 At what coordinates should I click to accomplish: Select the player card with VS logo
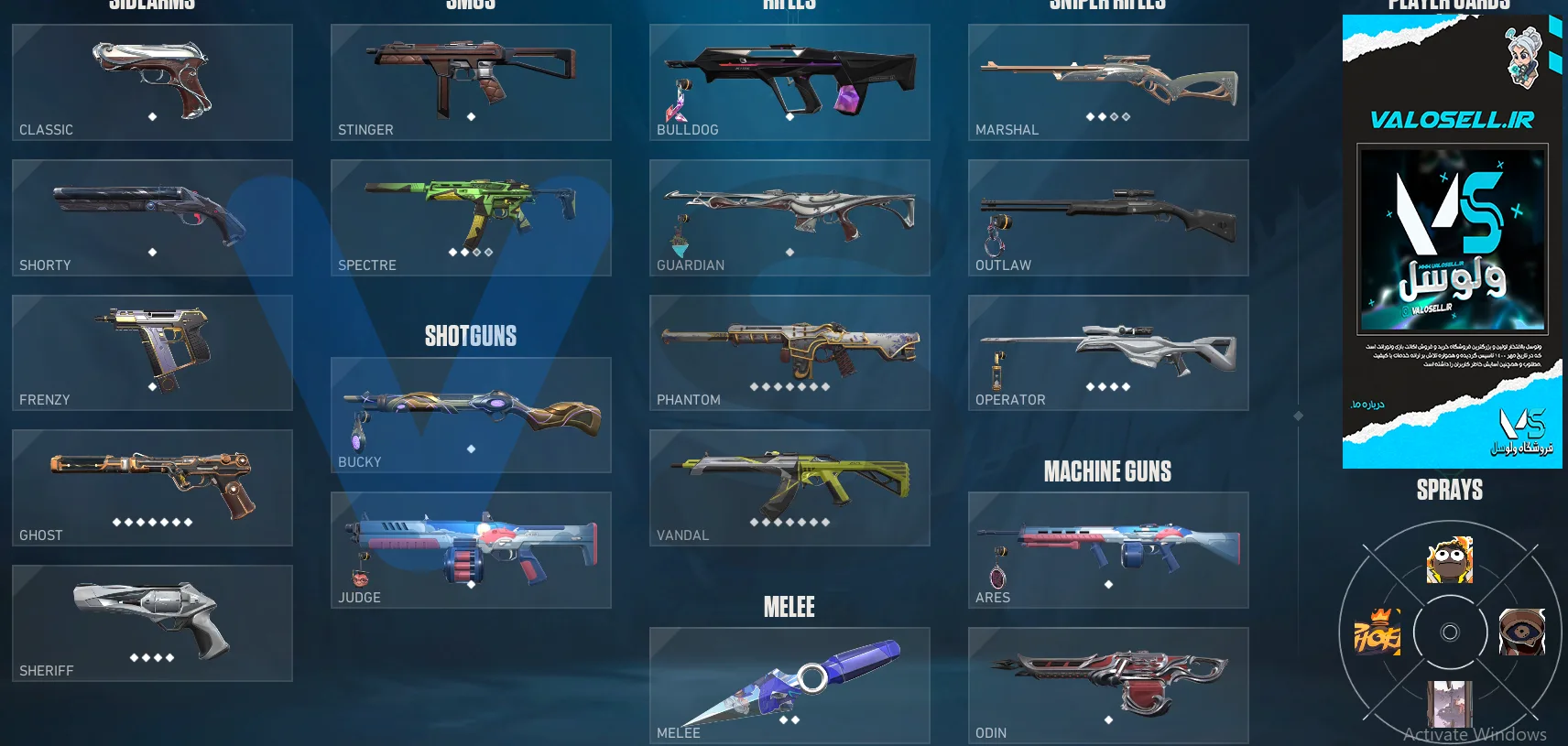click(x=1453, y=240)
